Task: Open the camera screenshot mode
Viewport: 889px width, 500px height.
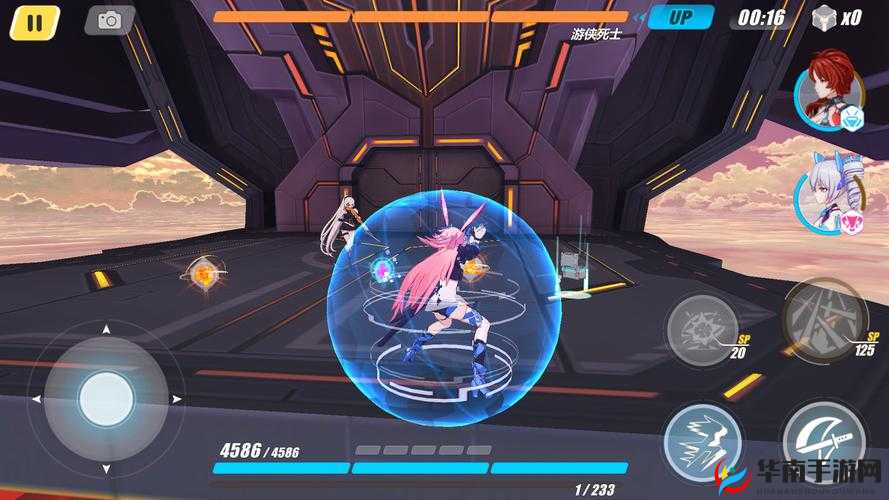Action: (x=109, y=20)
